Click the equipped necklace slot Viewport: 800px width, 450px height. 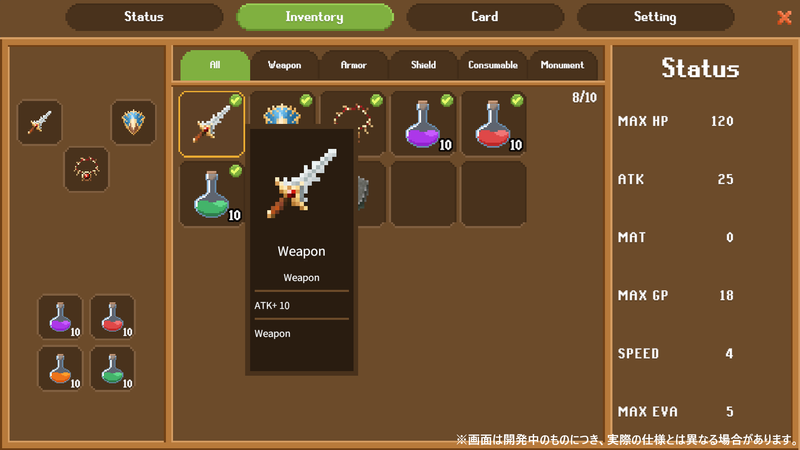(86, 169)
